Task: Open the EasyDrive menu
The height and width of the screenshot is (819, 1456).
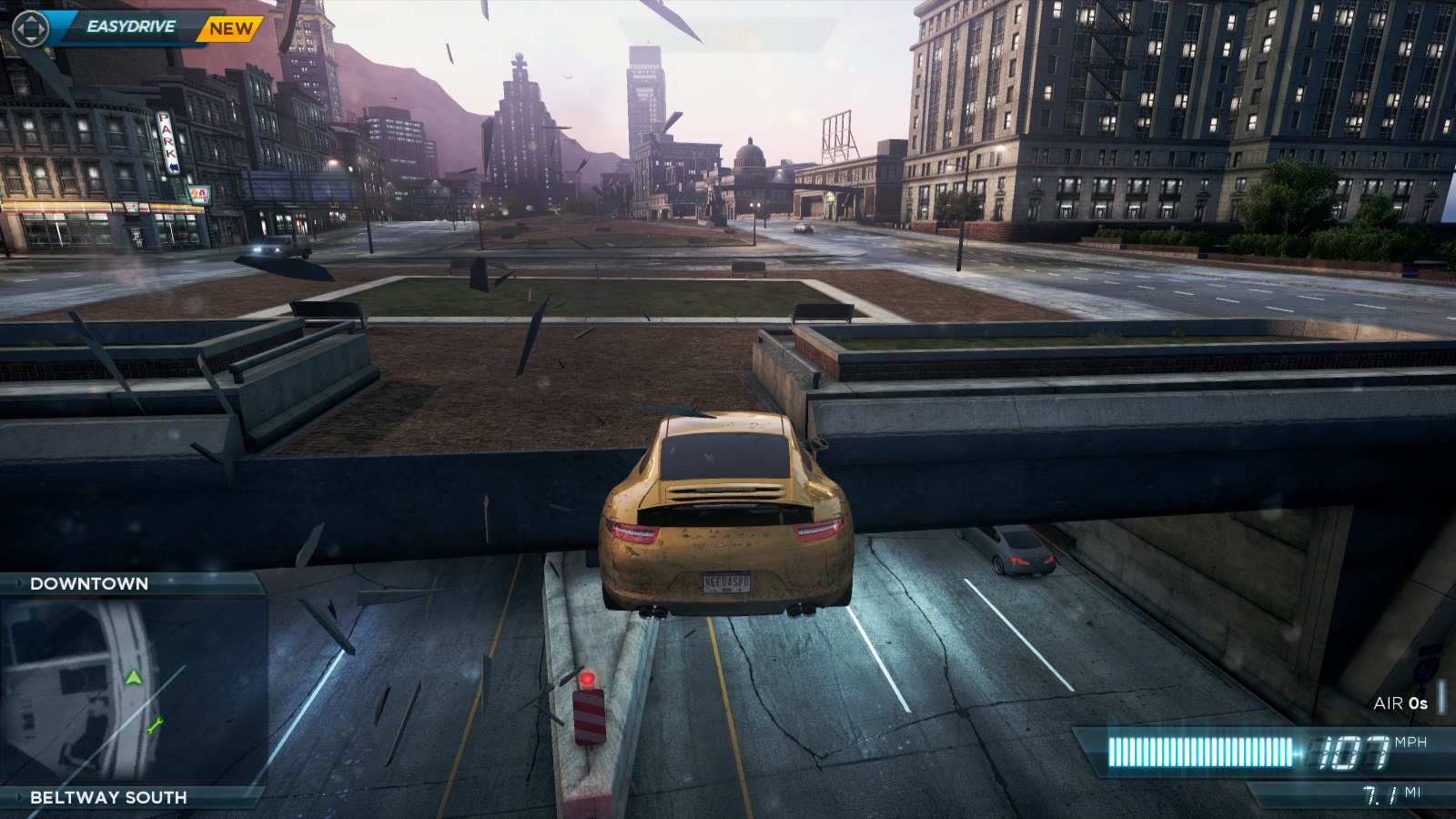Action: tap(130, 27)
